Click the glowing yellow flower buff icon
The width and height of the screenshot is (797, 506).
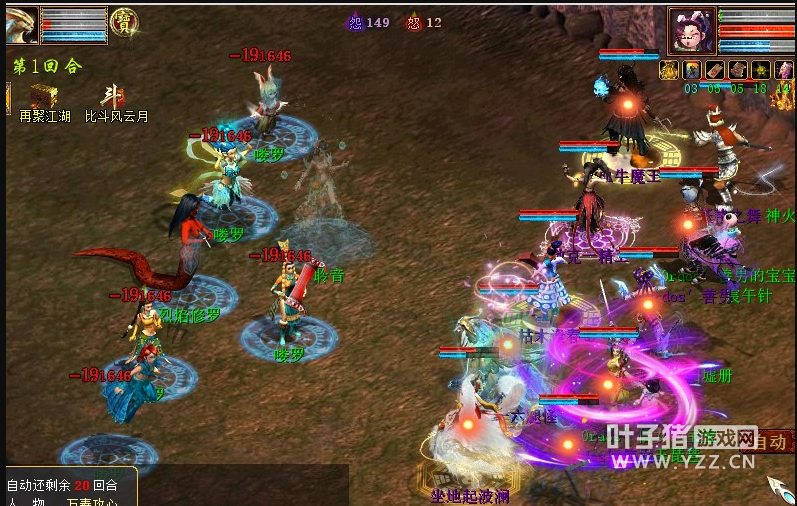(761, 70)
